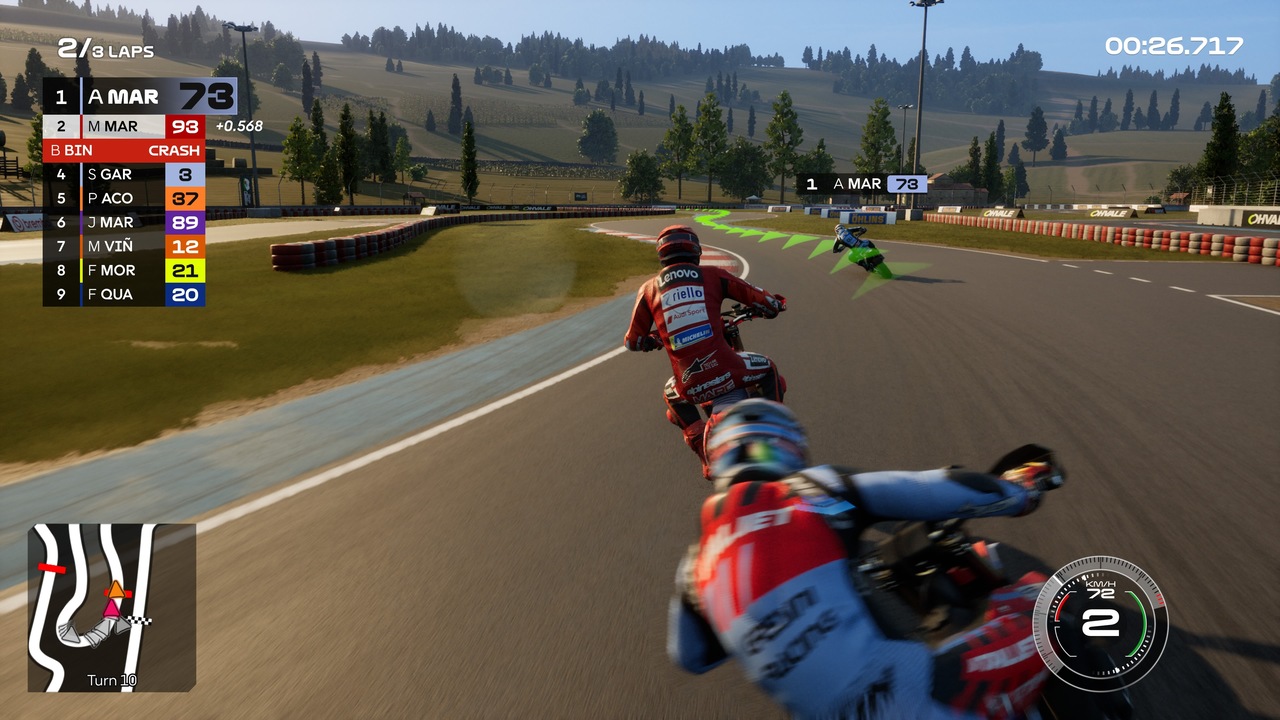Choose S GAR in fourth place

tap(124, 175)
